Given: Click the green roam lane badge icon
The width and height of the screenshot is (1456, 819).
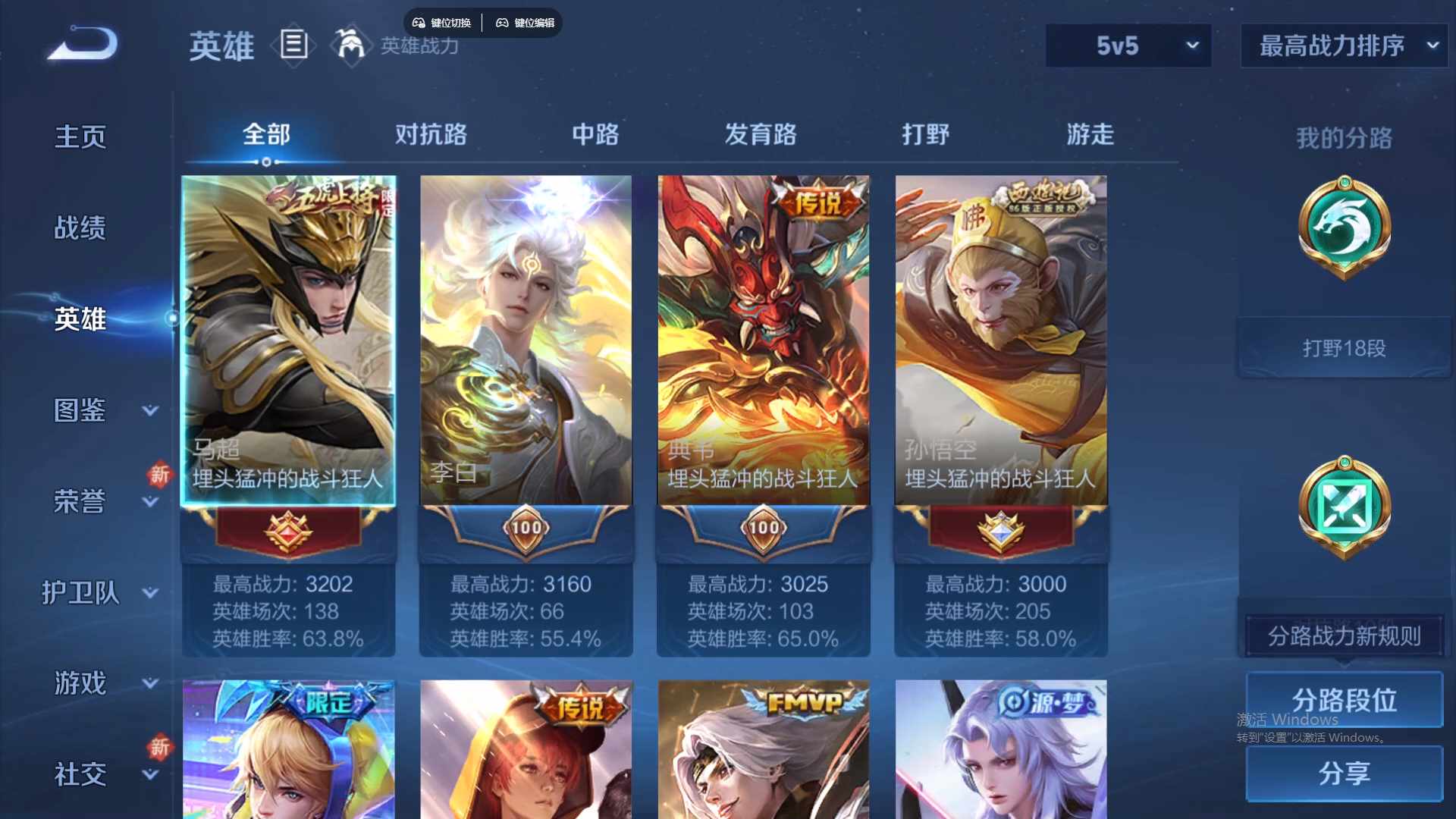Looking at the screenshot, I should coord(1342,507).
